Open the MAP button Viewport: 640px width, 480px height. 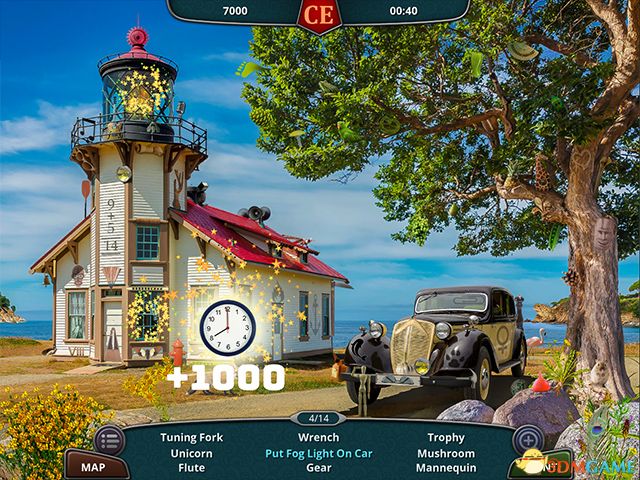click(93, 467)
